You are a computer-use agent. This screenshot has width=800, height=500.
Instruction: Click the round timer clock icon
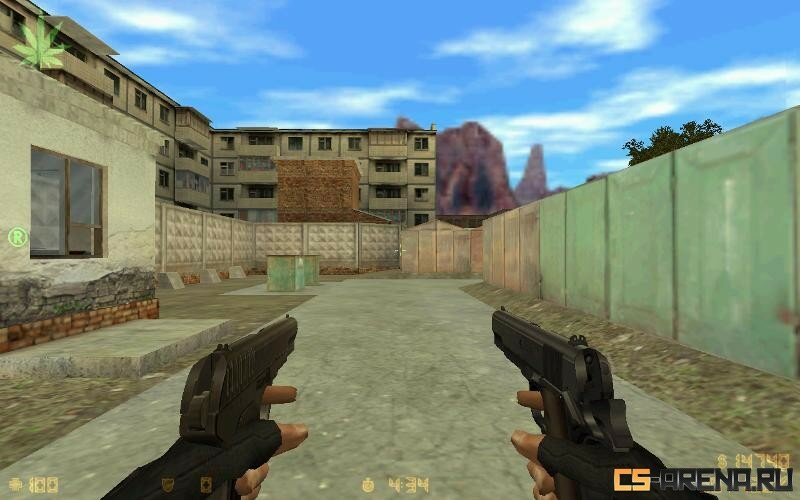pyautogui.click(x=368, y=485)
